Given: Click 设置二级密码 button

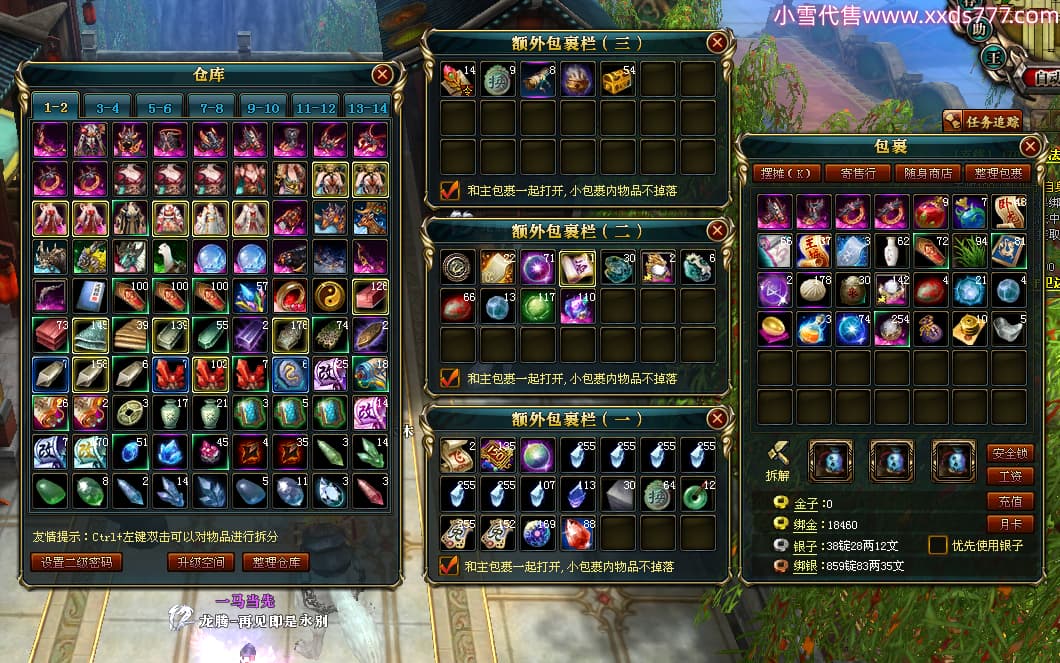Looking at the screenshot, I should (77, 562).
